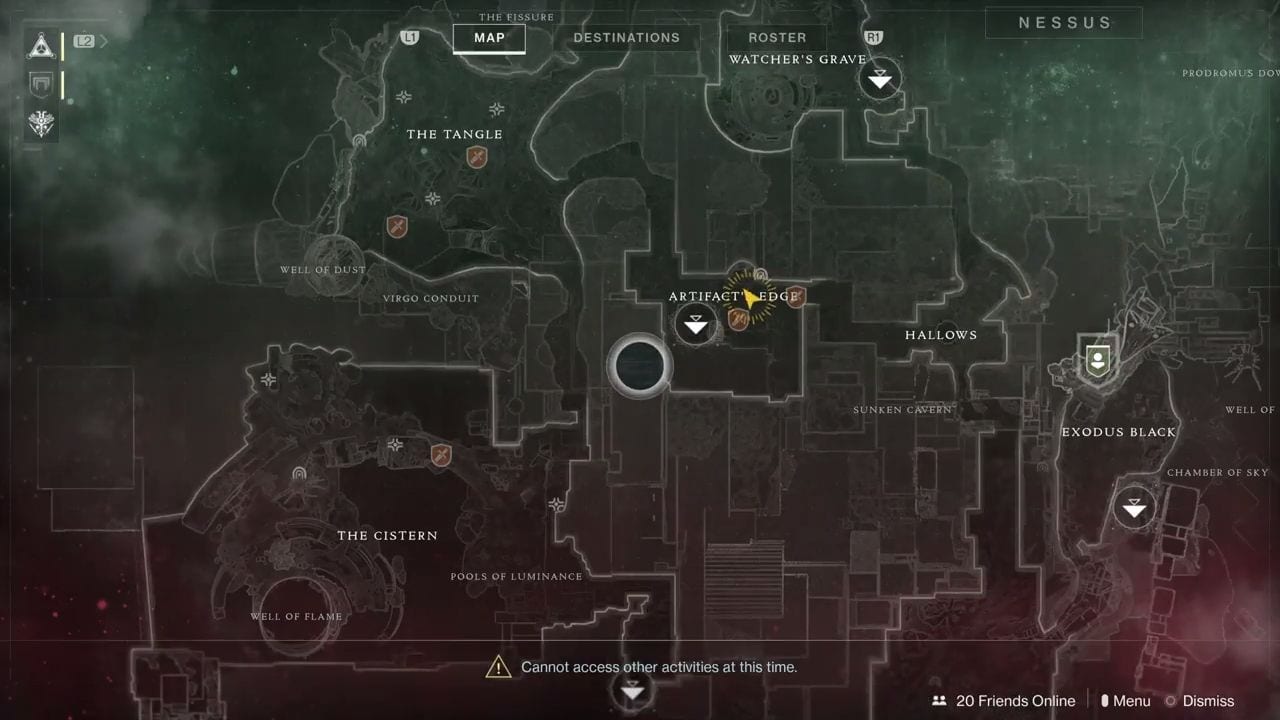Screen dimensions: 1280x720
Task: Switch to the Map tab
Action: [x=489, y=38]
